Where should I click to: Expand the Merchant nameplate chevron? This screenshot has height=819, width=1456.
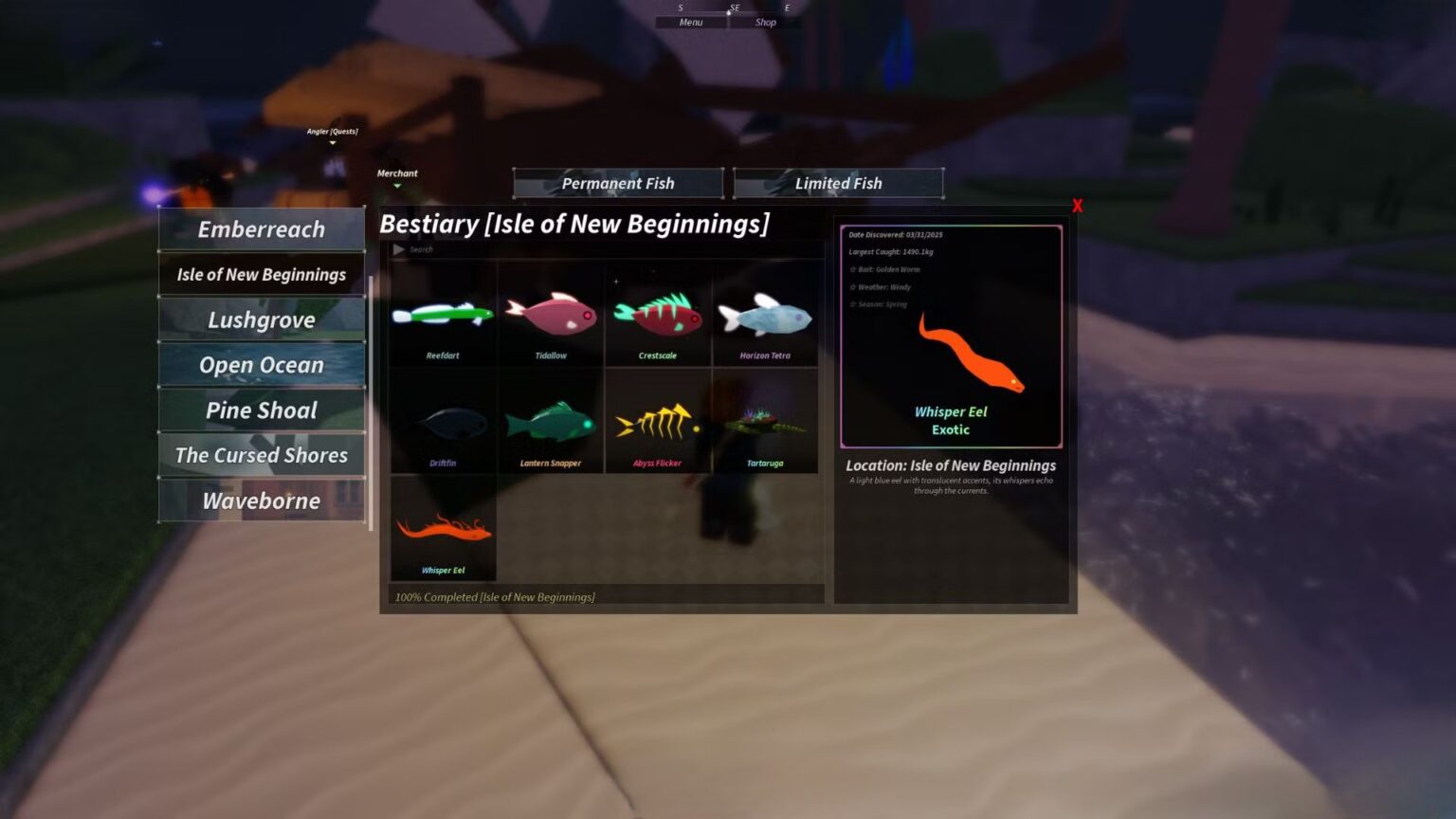pyautogui.click(x=397, y=183)
